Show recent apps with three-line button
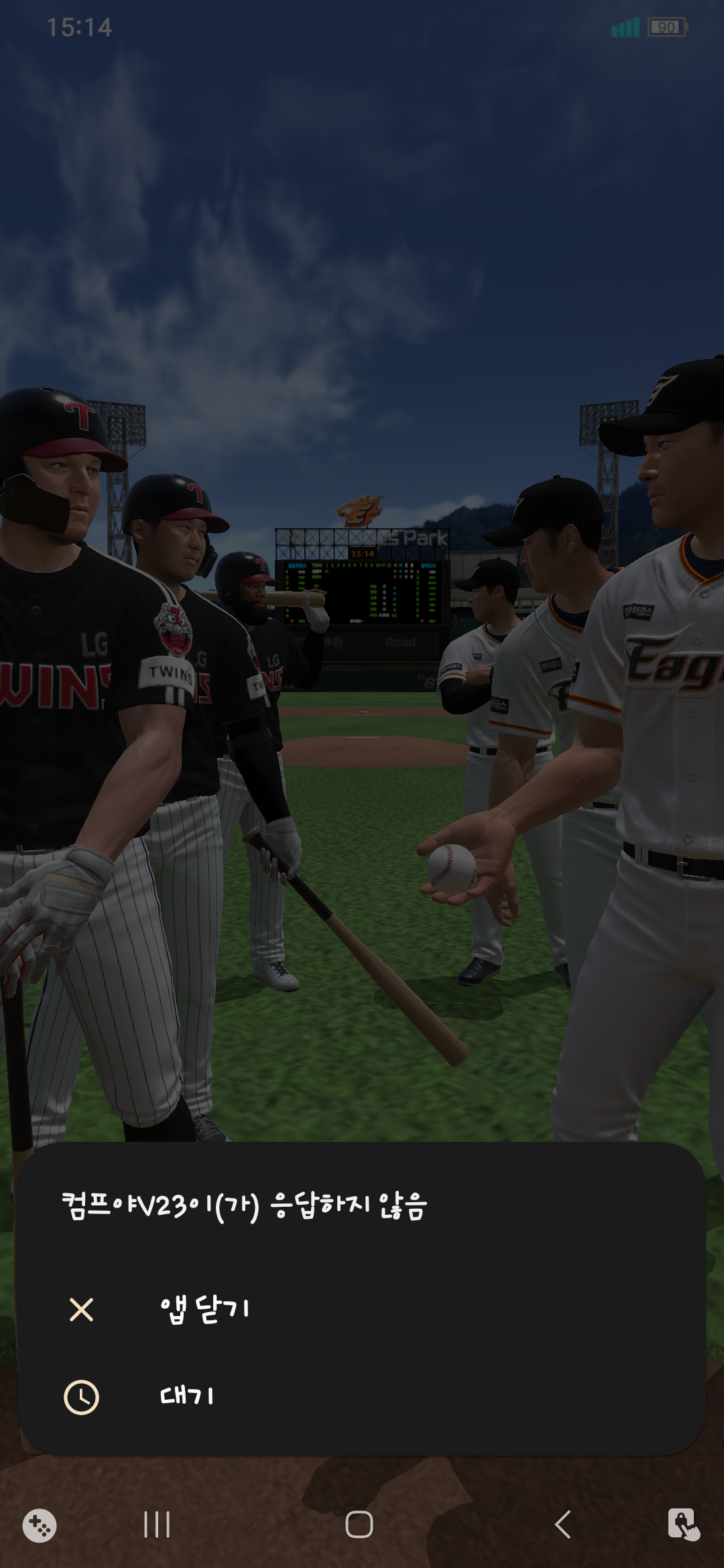The height and width of the screenshot is (1568, 724). (157, 1524)
